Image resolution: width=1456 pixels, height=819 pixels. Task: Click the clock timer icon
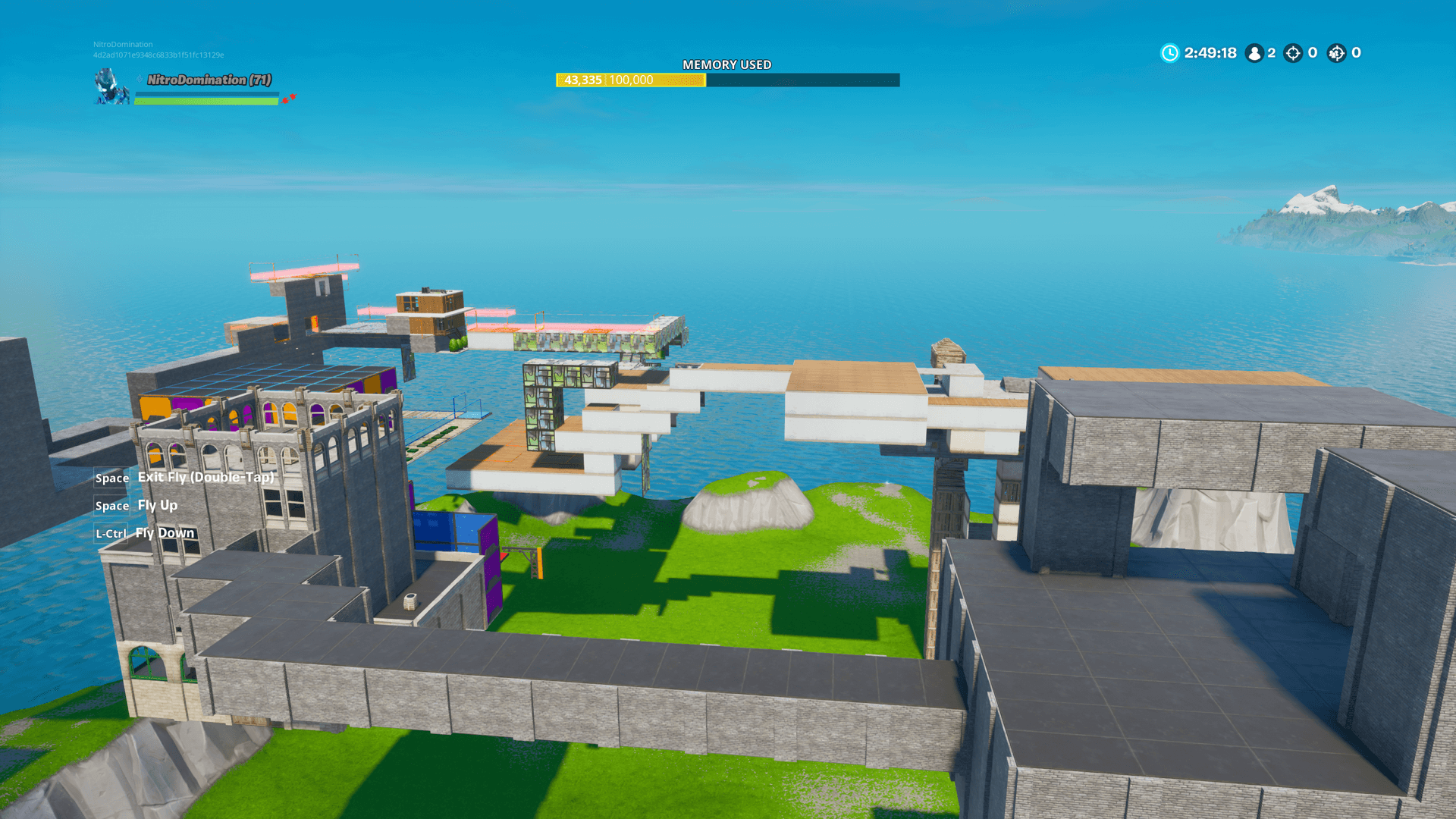click(x=1170, y=52)
